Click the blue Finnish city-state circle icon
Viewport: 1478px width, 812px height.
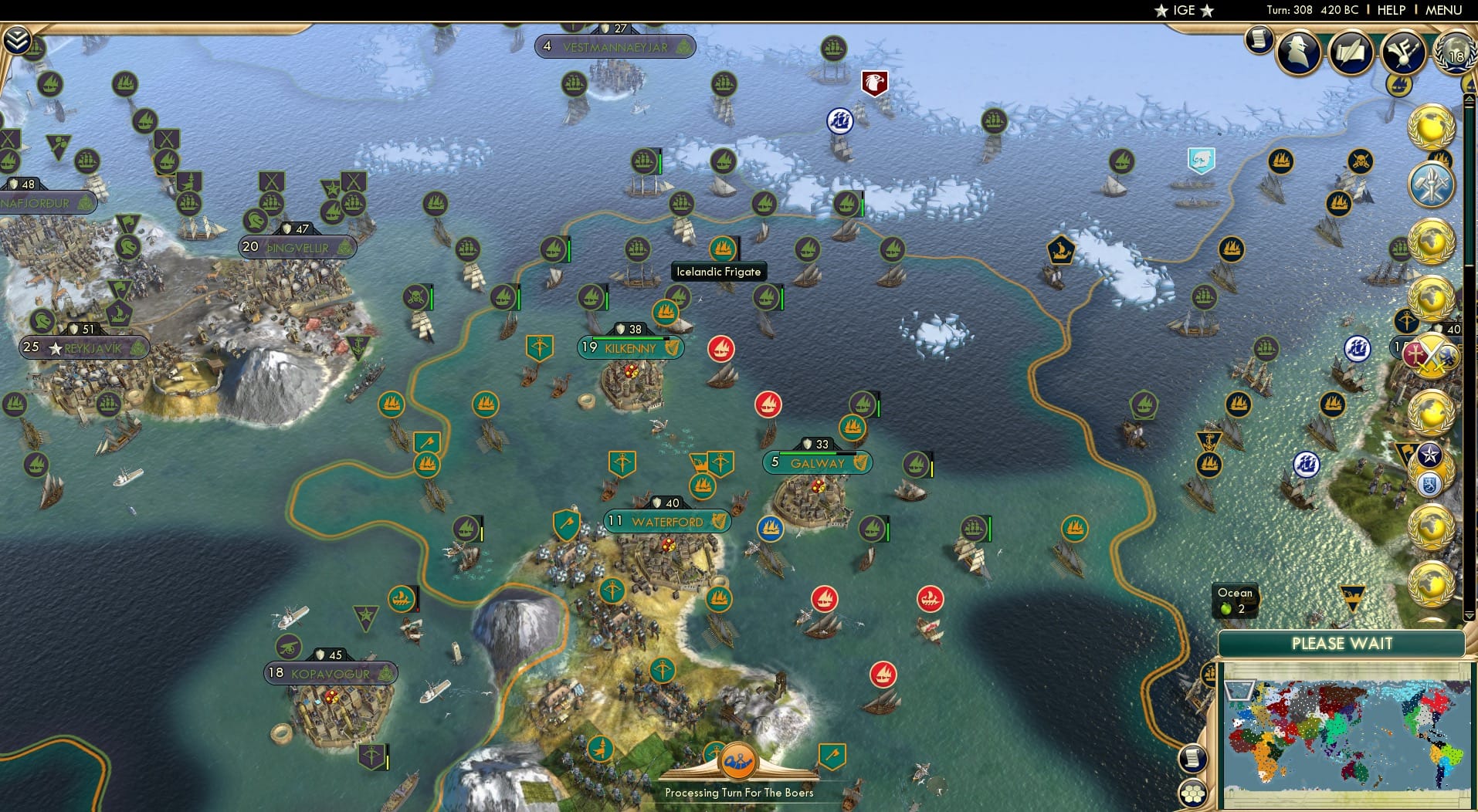[x=1430, y=484]
